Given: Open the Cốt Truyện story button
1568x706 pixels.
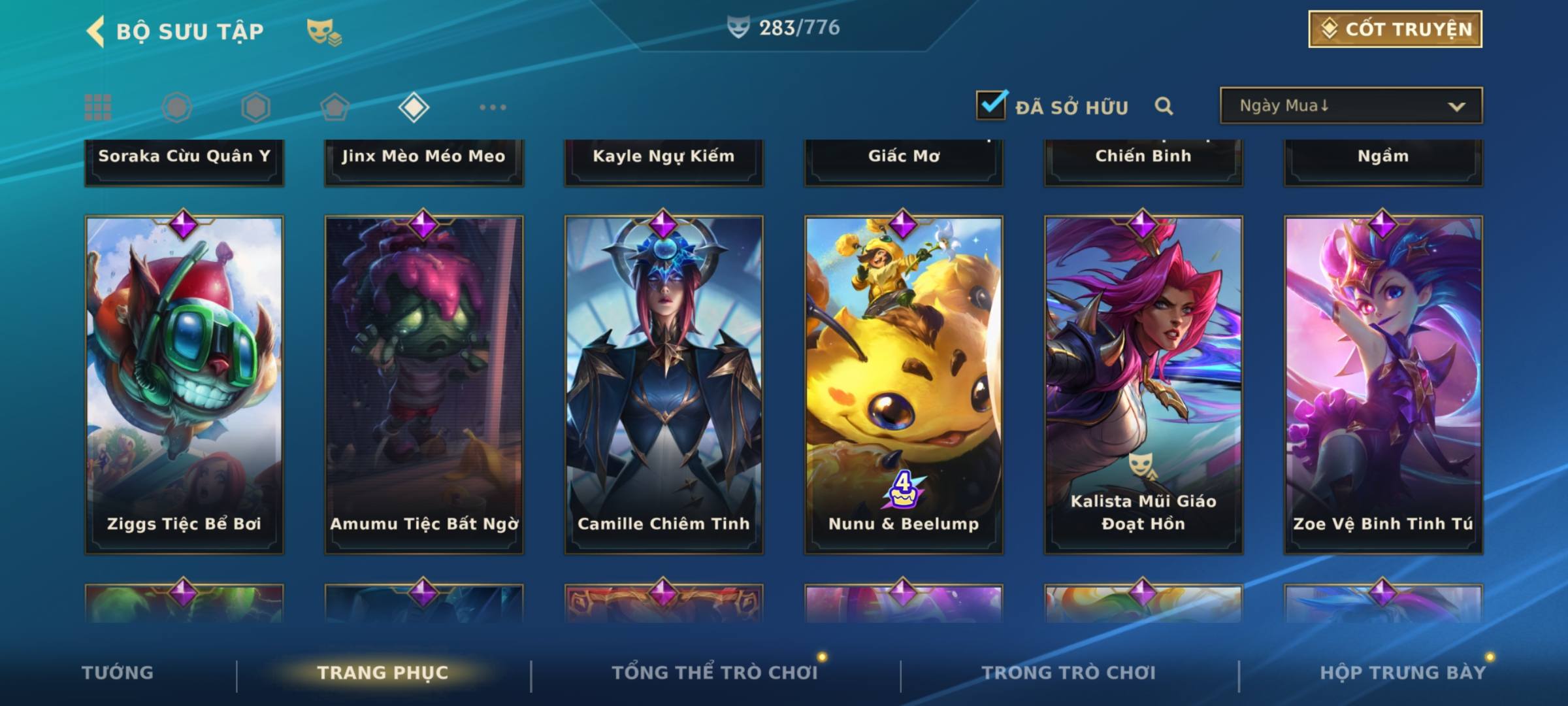Looking at the screenshot, I should pos(1395,29).
